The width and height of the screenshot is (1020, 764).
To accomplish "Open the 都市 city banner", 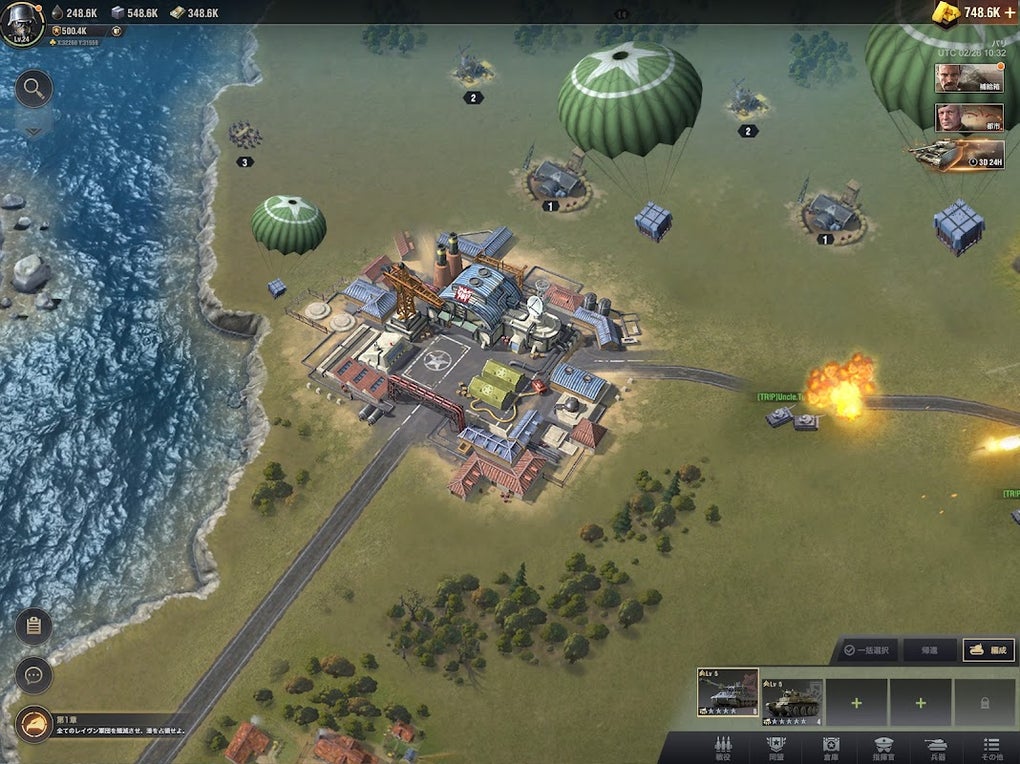I will pos(969,118).
